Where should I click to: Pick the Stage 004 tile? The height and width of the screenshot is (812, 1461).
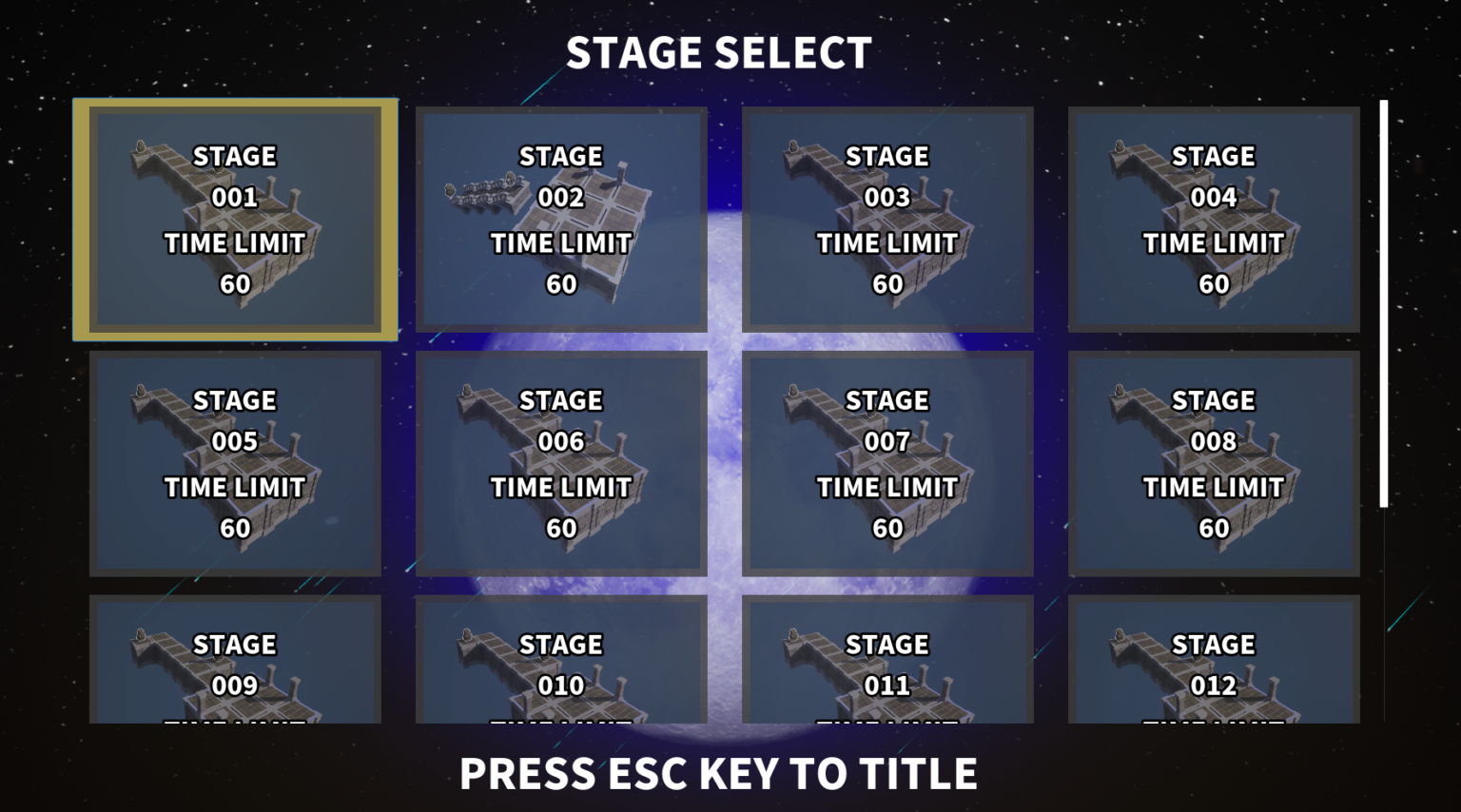(x=1214, y=220)
